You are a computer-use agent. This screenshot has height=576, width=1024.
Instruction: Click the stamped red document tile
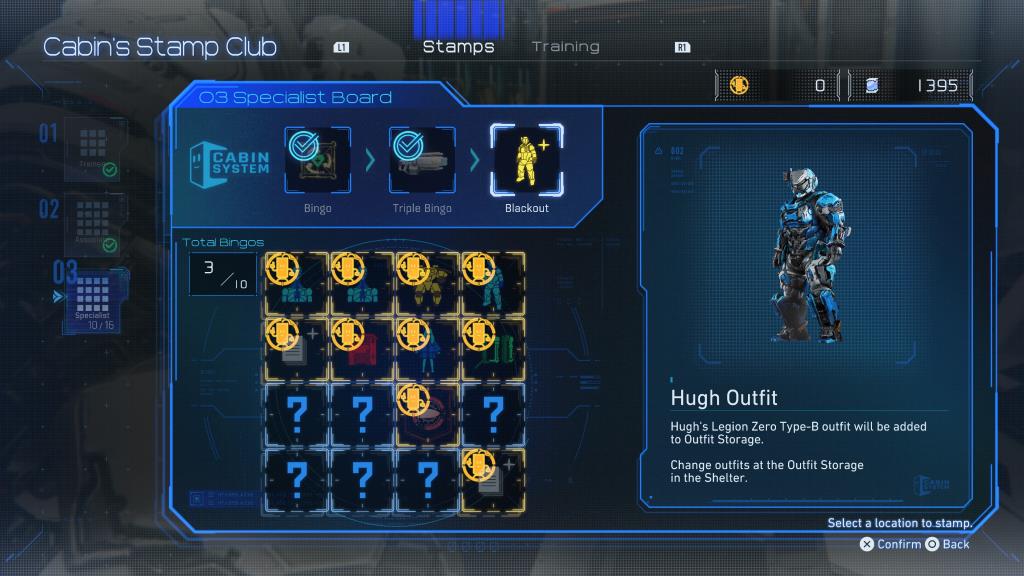362,348
